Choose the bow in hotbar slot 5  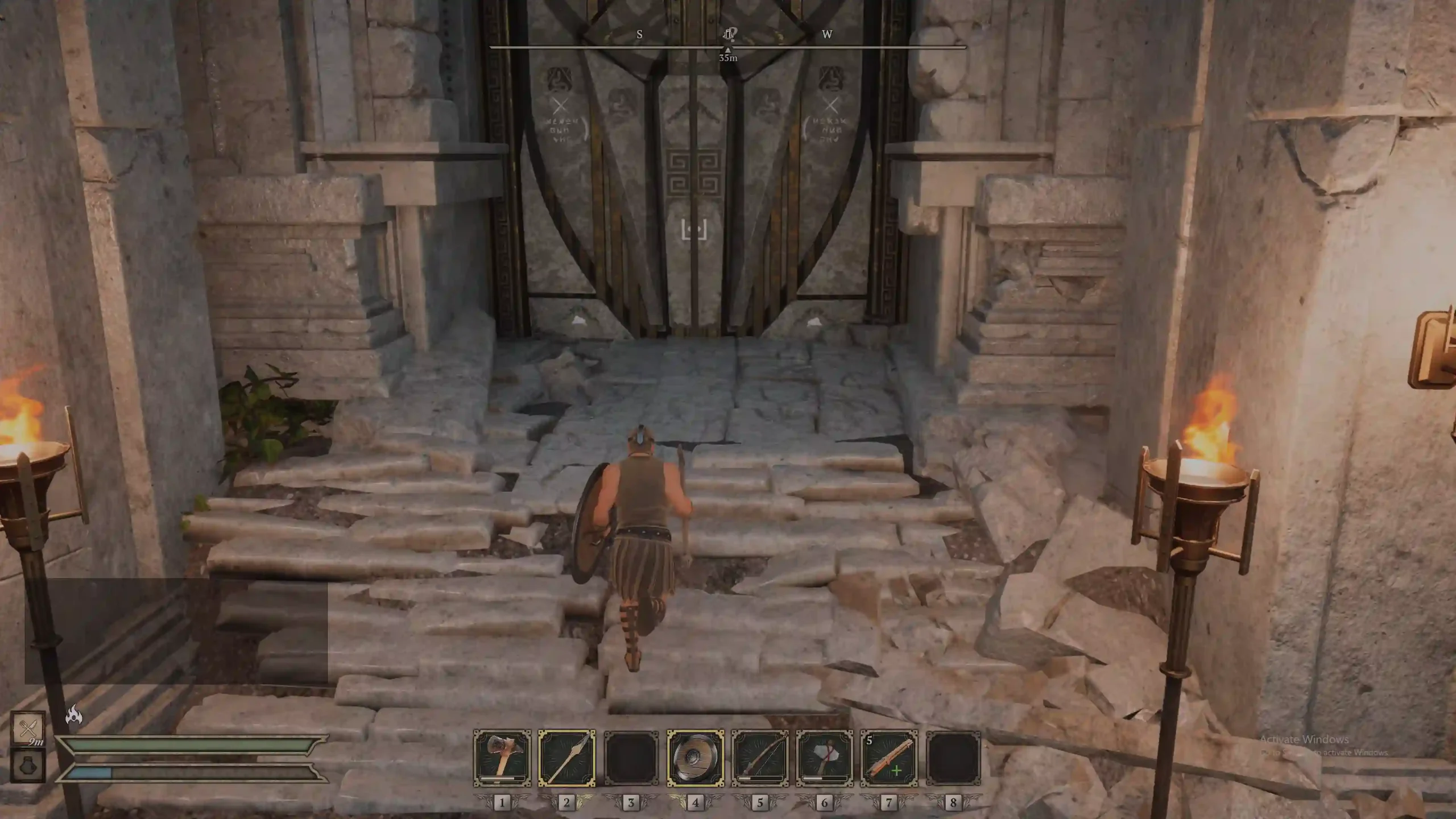[760, 758]
